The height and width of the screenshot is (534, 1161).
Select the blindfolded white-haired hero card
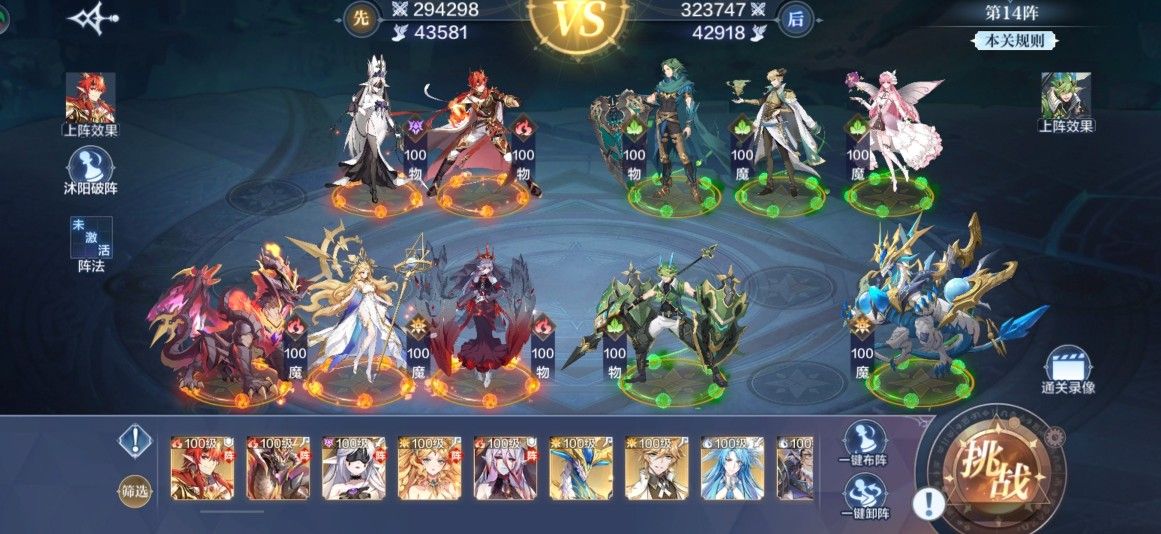click(353, 468)
